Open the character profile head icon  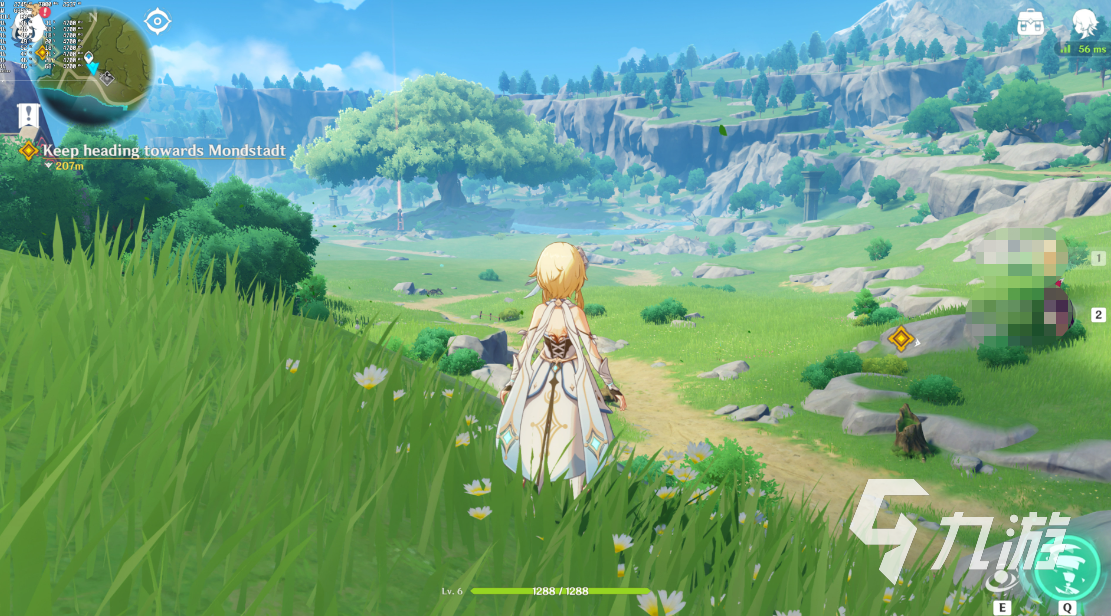pos(1084,22)
